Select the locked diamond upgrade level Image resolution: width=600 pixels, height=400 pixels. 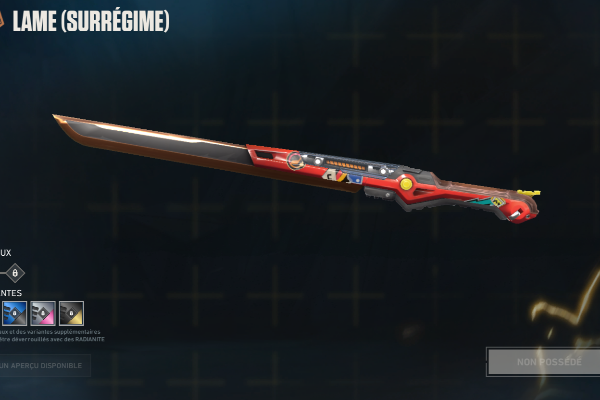pyautogui.click(x=14, y=273)
